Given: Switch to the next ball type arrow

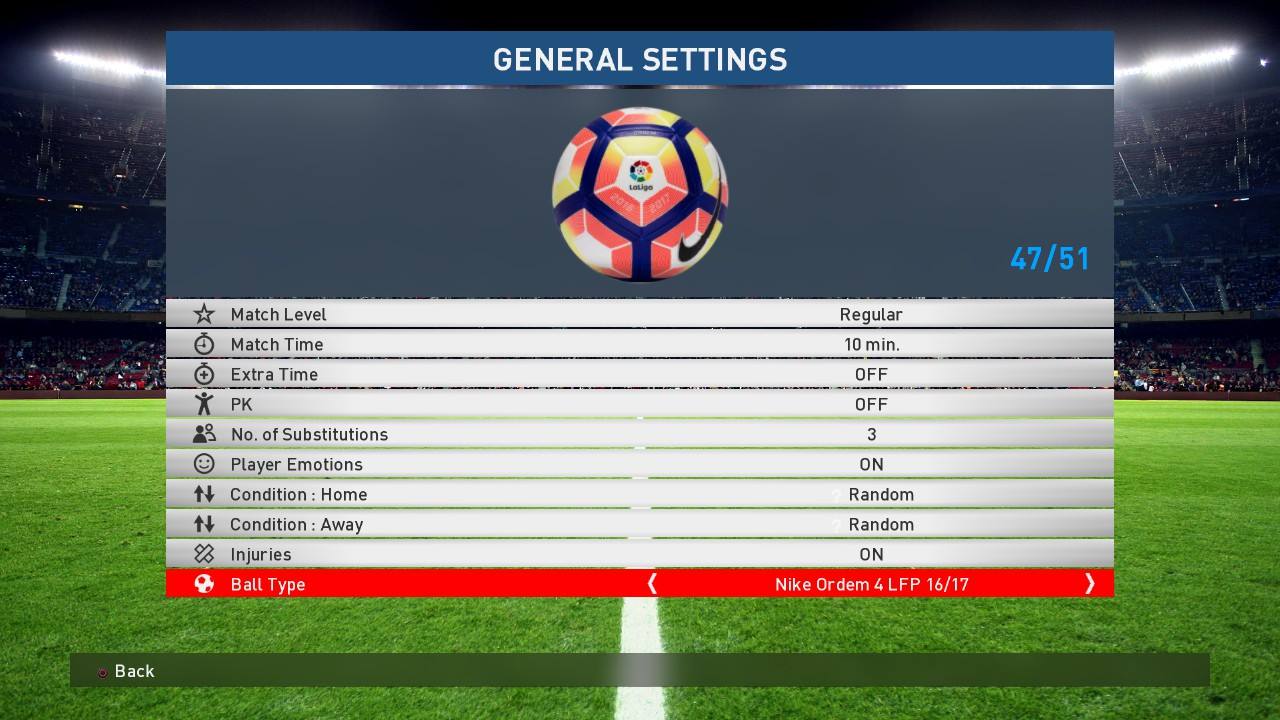Looking at the screenshot, I should pyautogui.click(x=1089, y=584).
